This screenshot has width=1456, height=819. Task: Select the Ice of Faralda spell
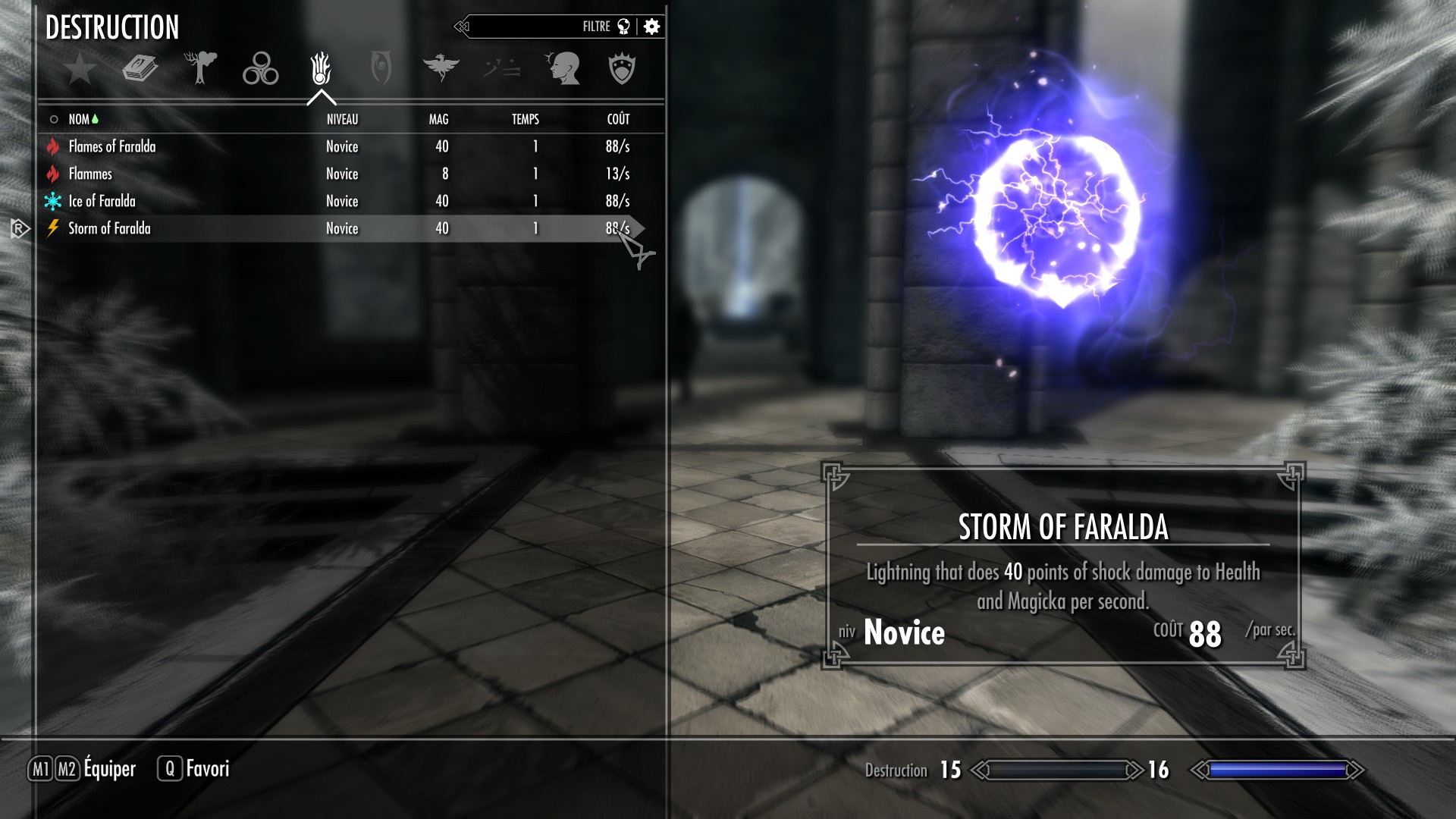click(102, 201)
